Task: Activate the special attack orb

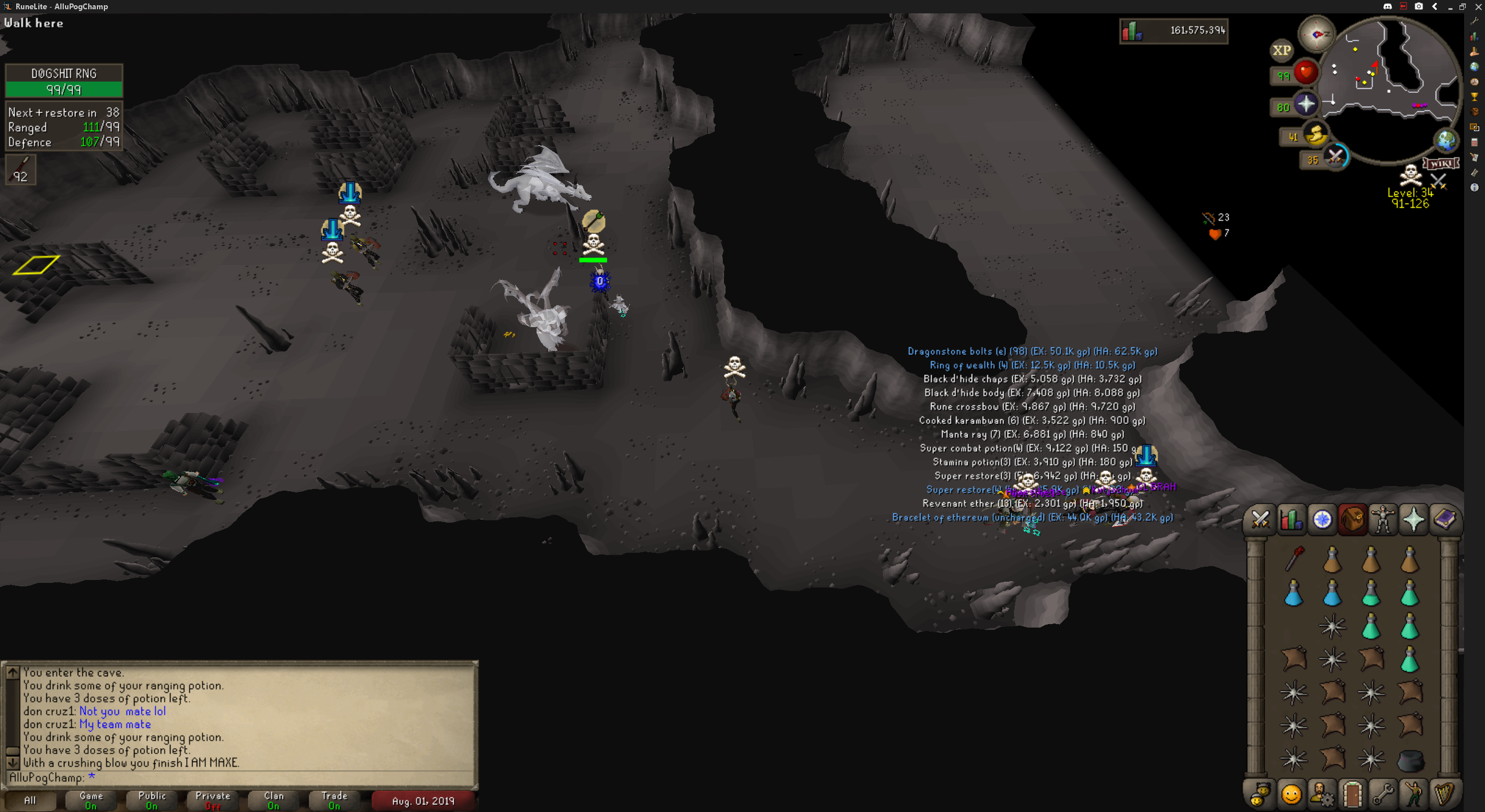Action: point(1335,157)
